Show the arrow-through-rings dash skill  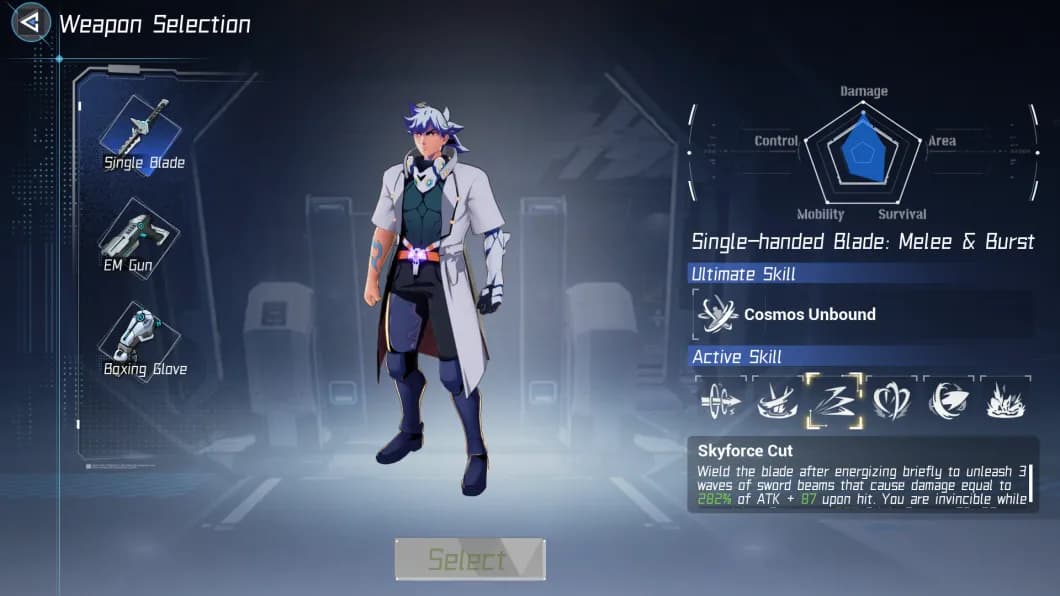tap(720, 402)
